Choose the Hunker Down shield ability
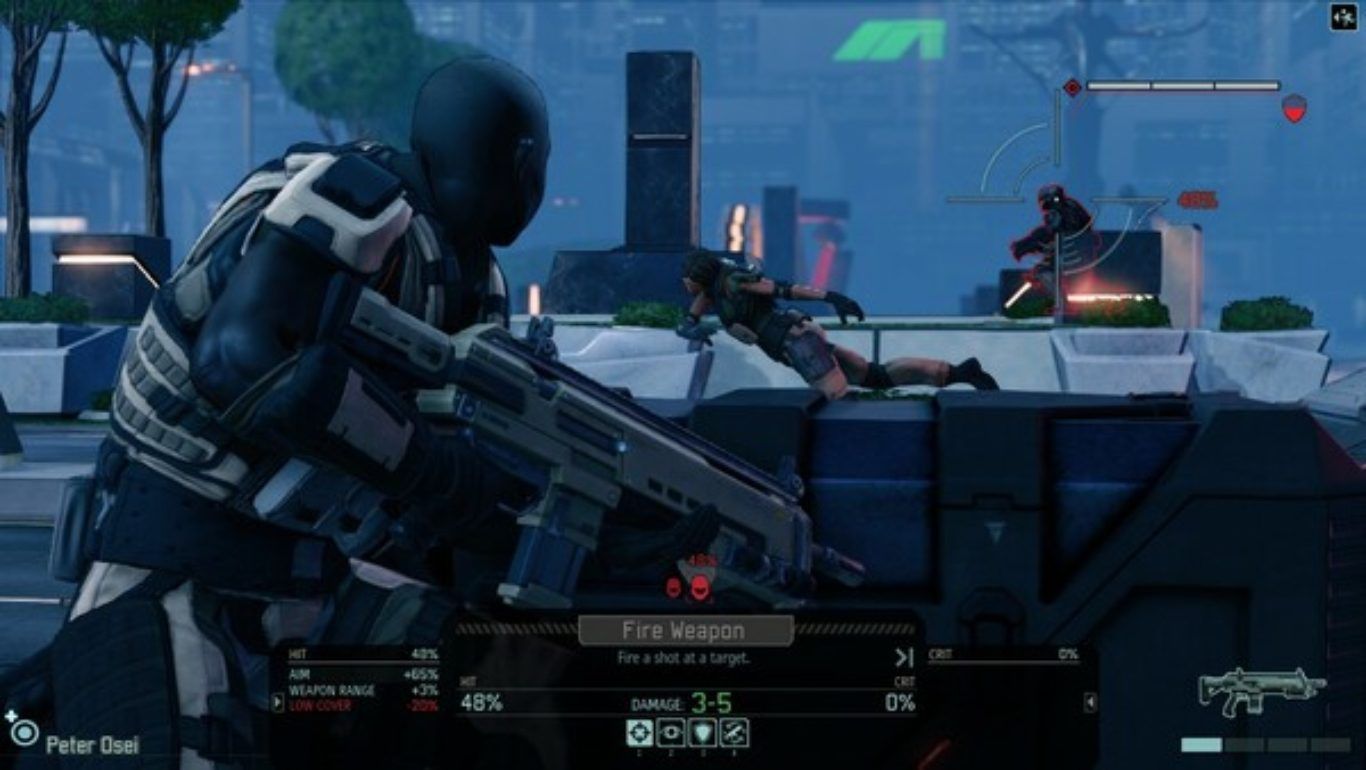Screen dimensions: 1366x770 tap(703, 733)
